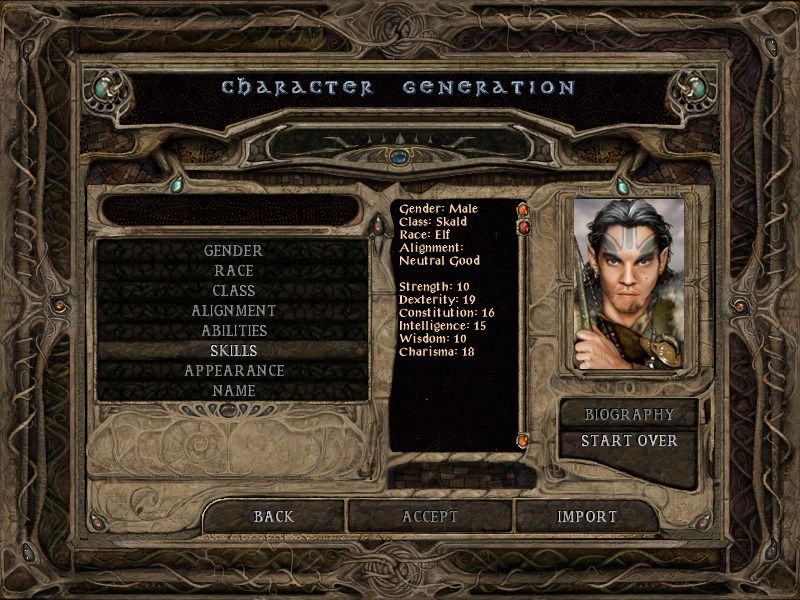Click the scroll-down gem of stats panel
This screenshot has height=600, width=800.
pyautogui.click(x=522, y=441)
